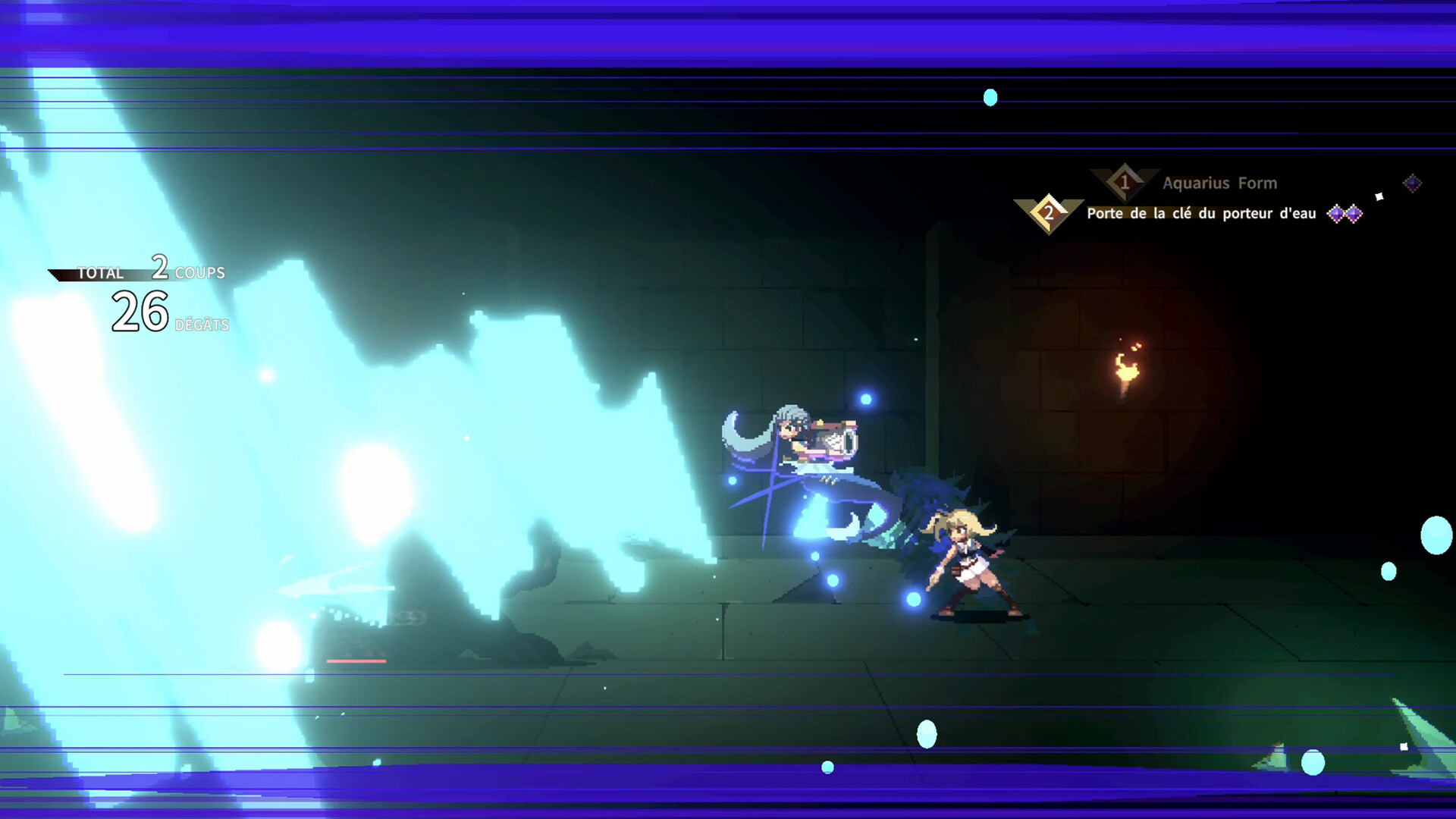Click the numbered badge 1 chevron icon

coord(1124,180)
